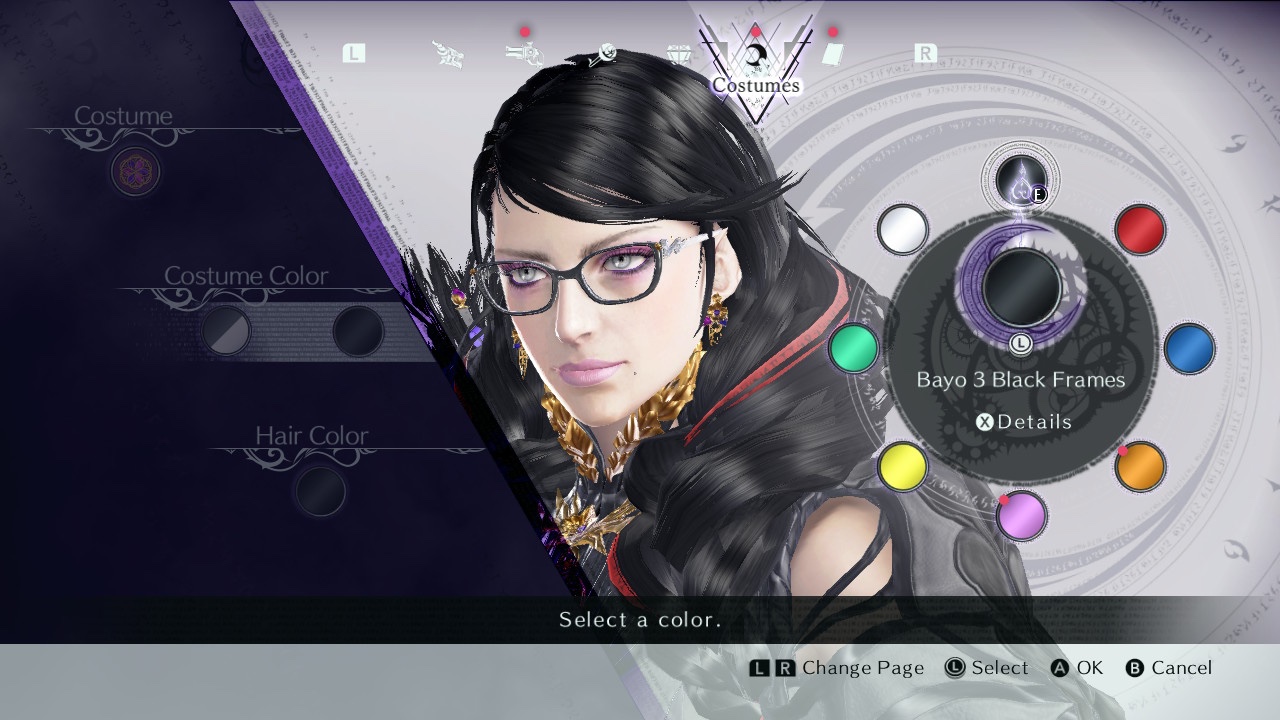Open the notebook page tab

tap(833, 54)
